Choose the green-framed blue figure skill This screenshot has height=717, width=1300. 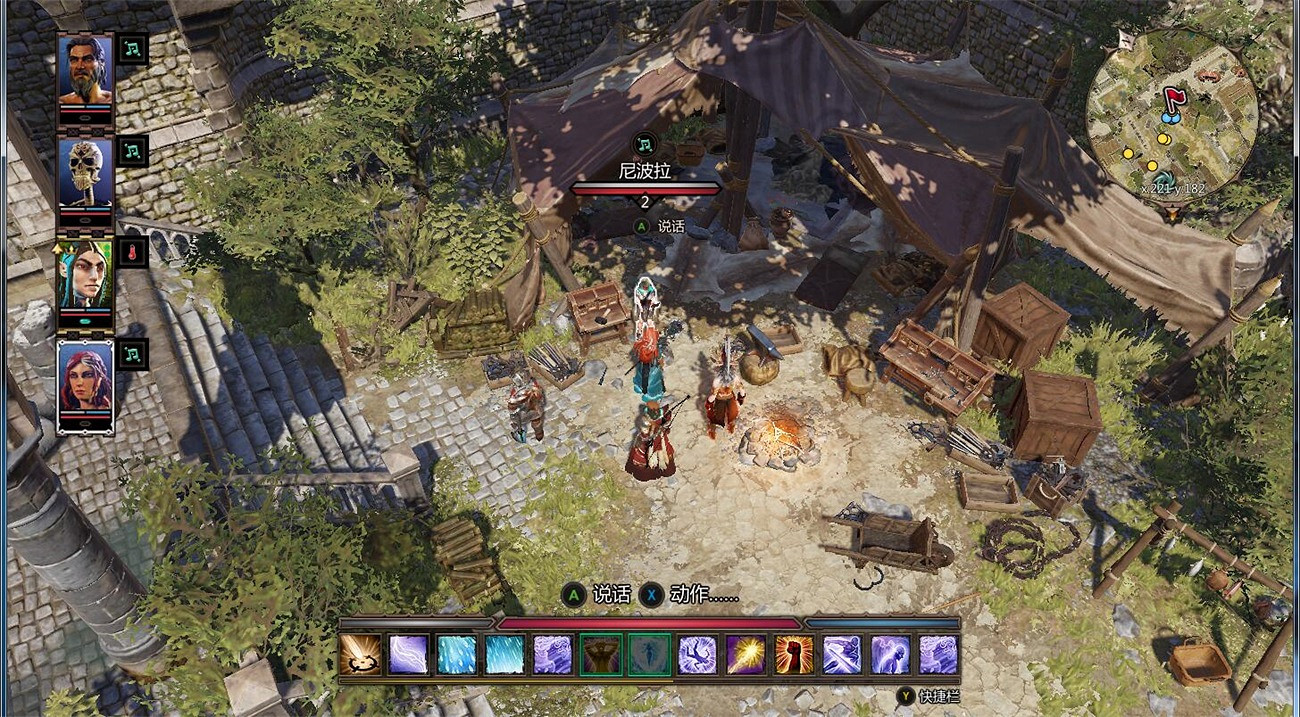click(649, 655)
